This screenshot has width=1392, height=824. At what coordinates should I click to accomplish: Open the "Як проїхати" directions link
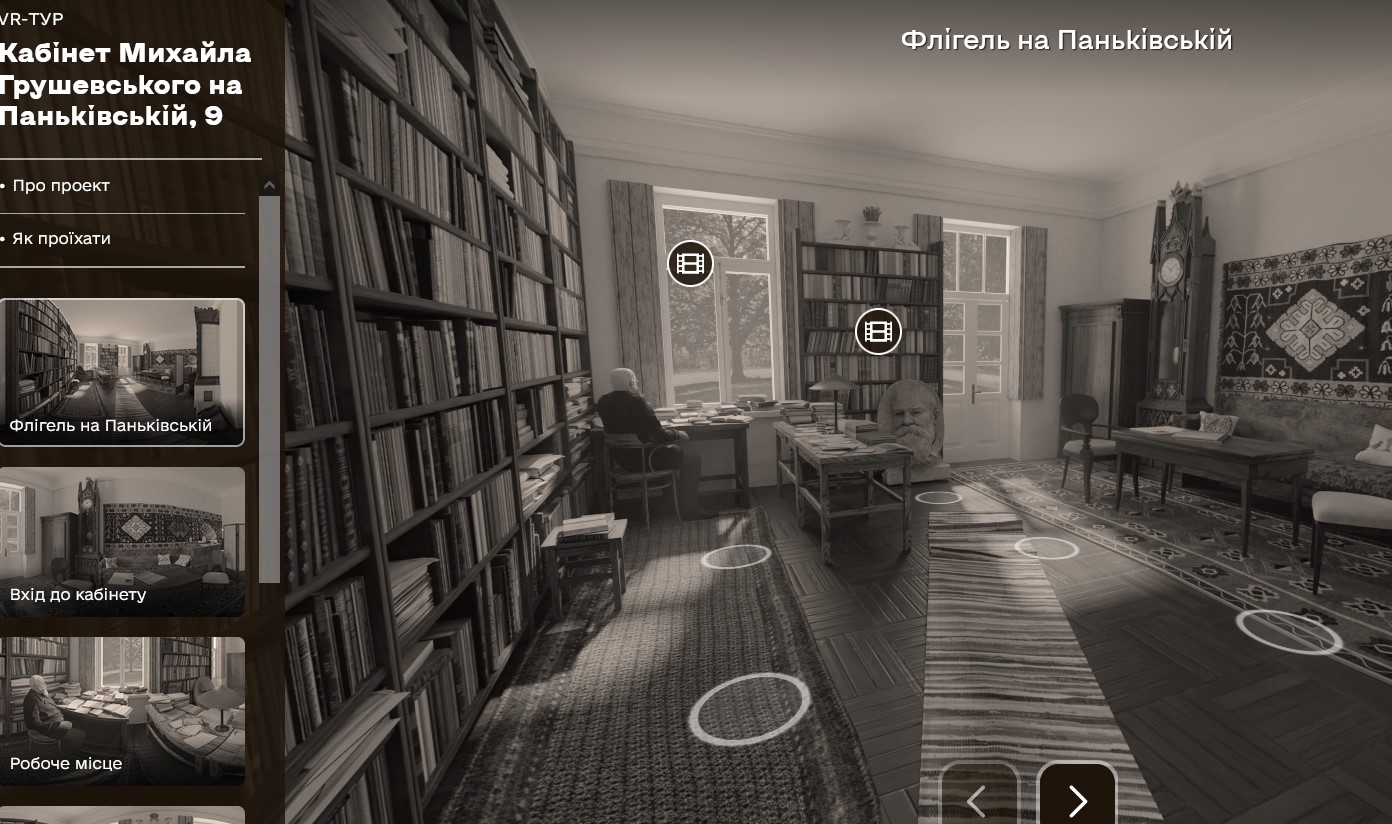pyautogui.click(x=61, y=239)
